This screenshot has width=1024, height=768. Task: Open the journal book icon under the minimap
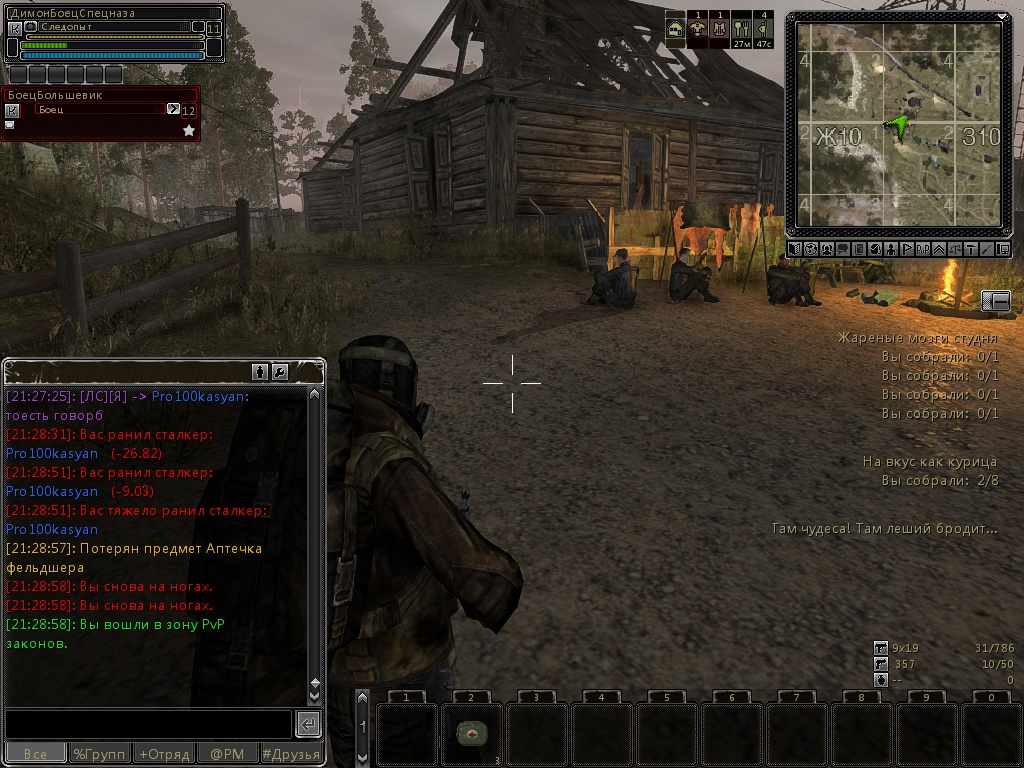[858, 249]
